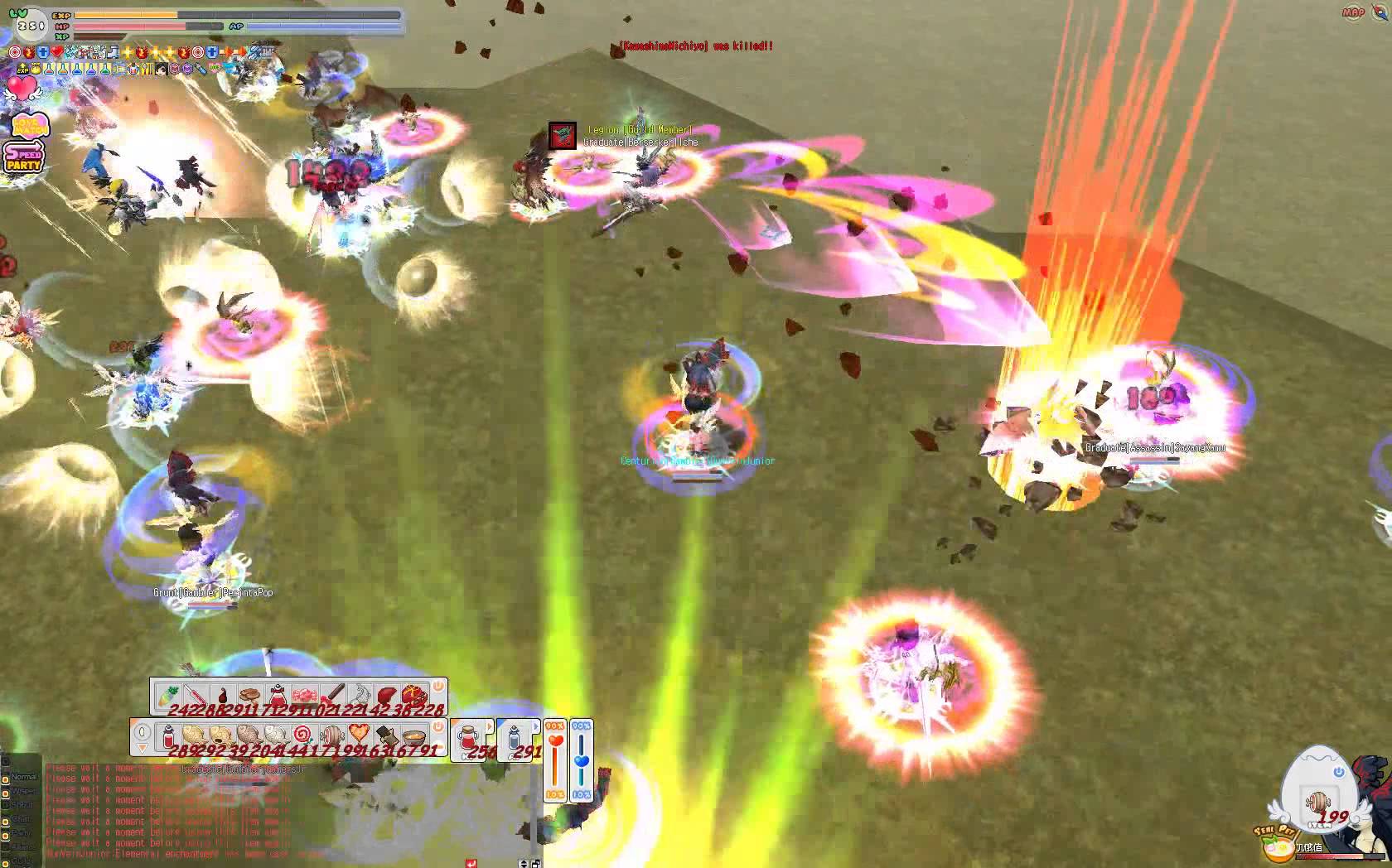This screenshot has width=1392, height=868.
Task: Toggle the pet egg power button
Action: (x=1339, y=772)
